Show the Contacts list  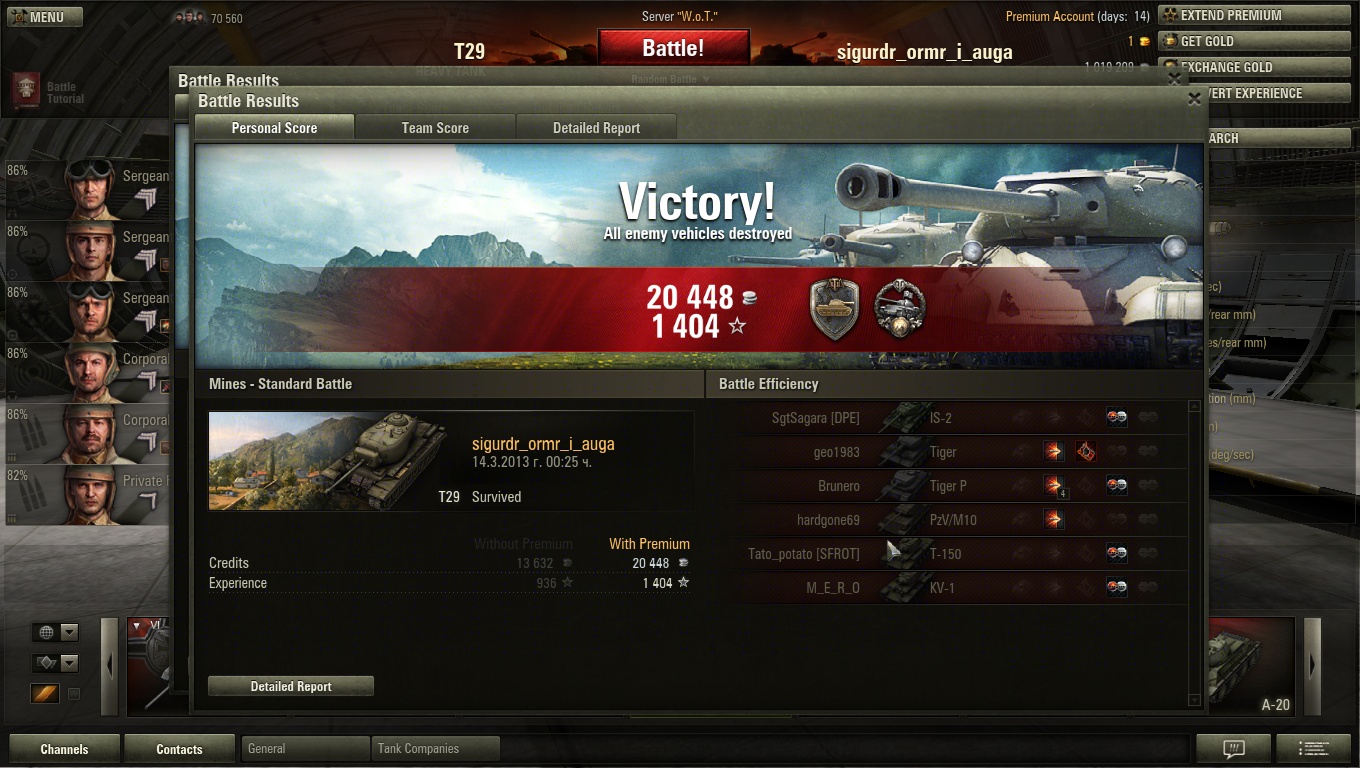point(179,749)
